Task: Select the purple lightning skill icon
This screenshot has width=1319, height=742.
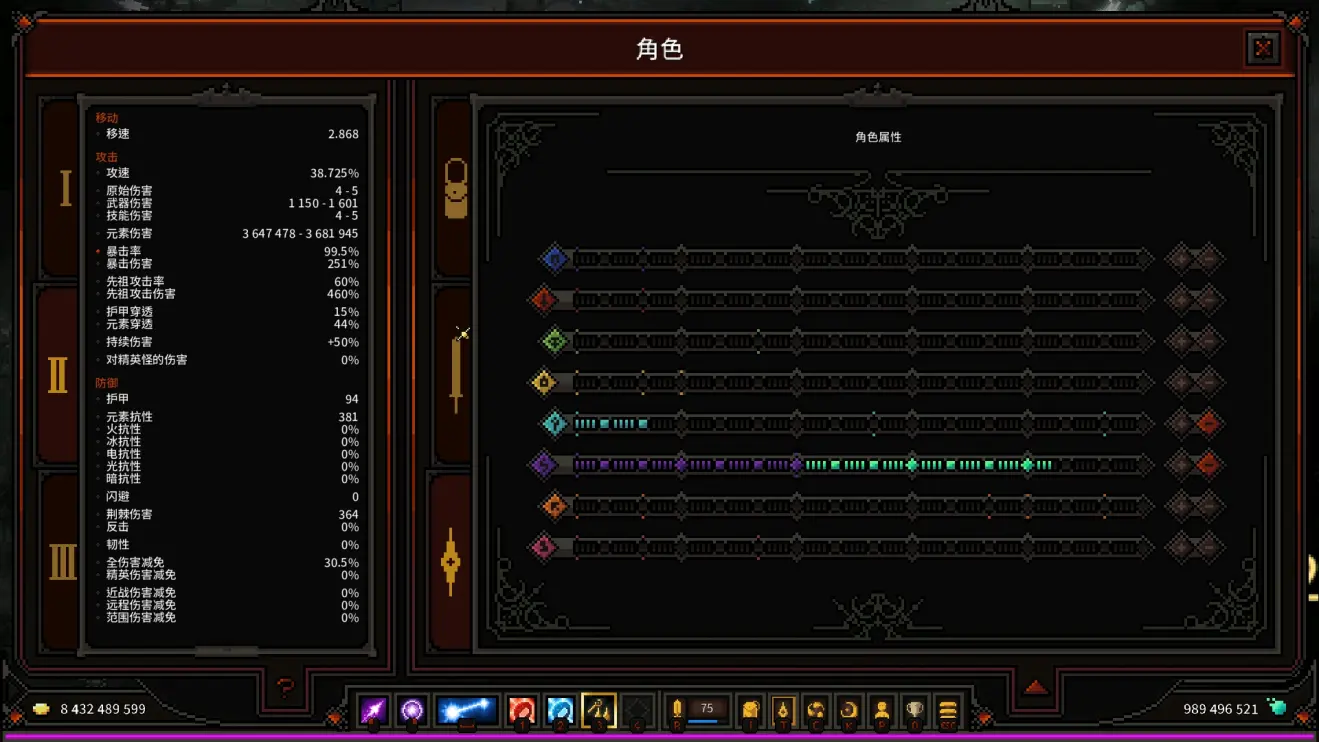Action: click(372, 710)
